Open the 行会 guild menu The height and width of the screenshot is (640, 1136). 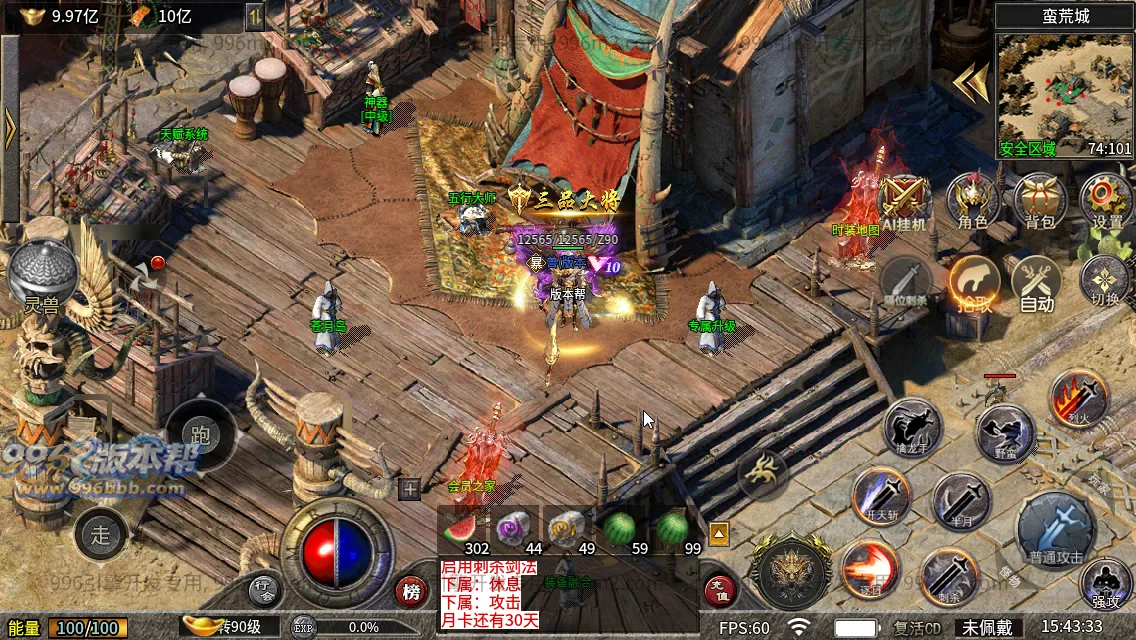point(264,591)
